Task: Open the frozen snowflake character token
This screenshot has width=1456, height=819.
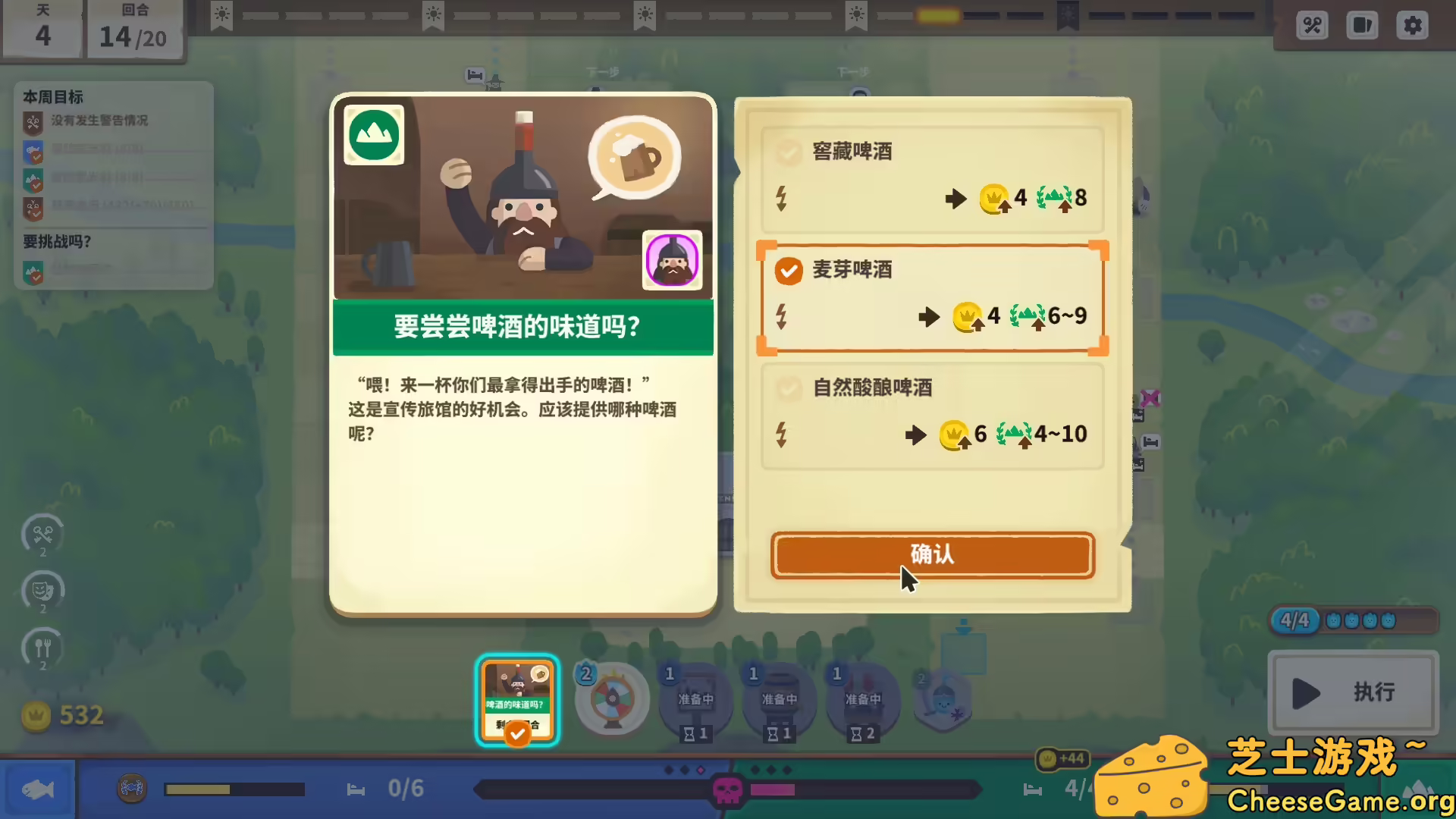Action: (x=943, y=699)
